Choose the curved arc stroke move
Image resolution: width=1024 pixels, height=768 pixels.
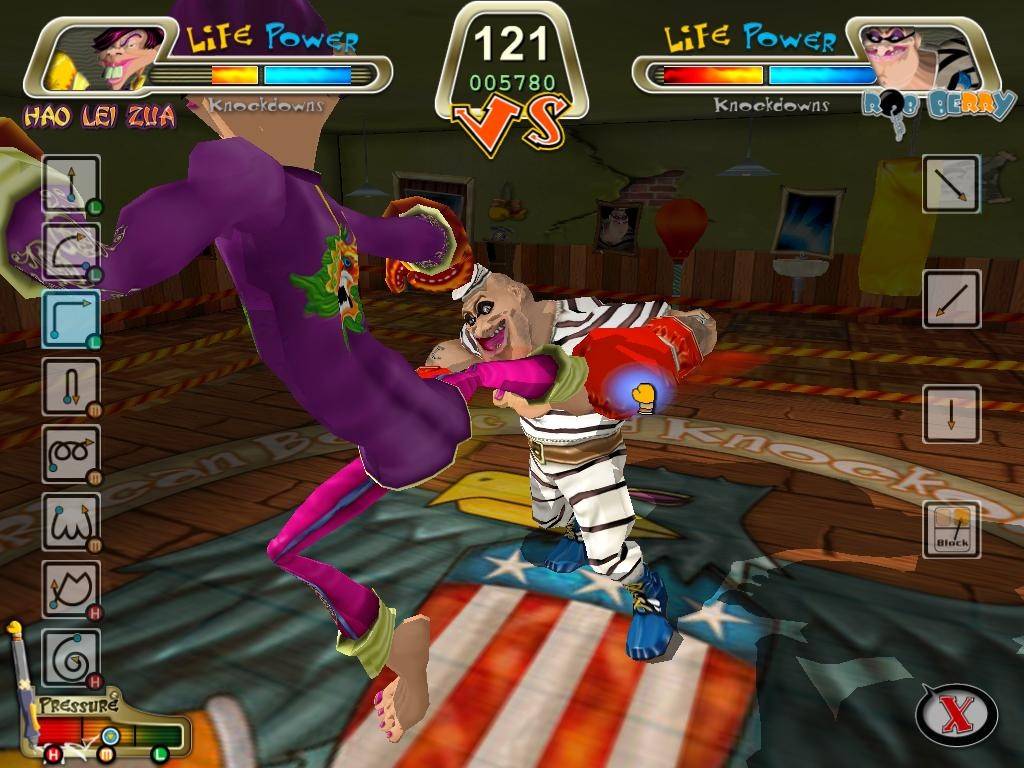point(71,250)
